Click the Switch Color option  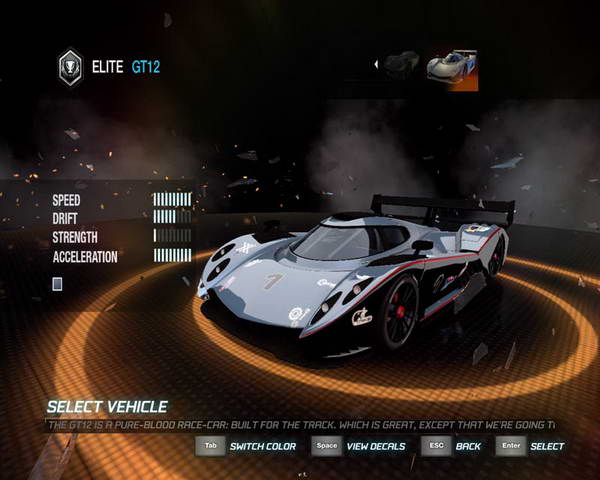point(262,446)
